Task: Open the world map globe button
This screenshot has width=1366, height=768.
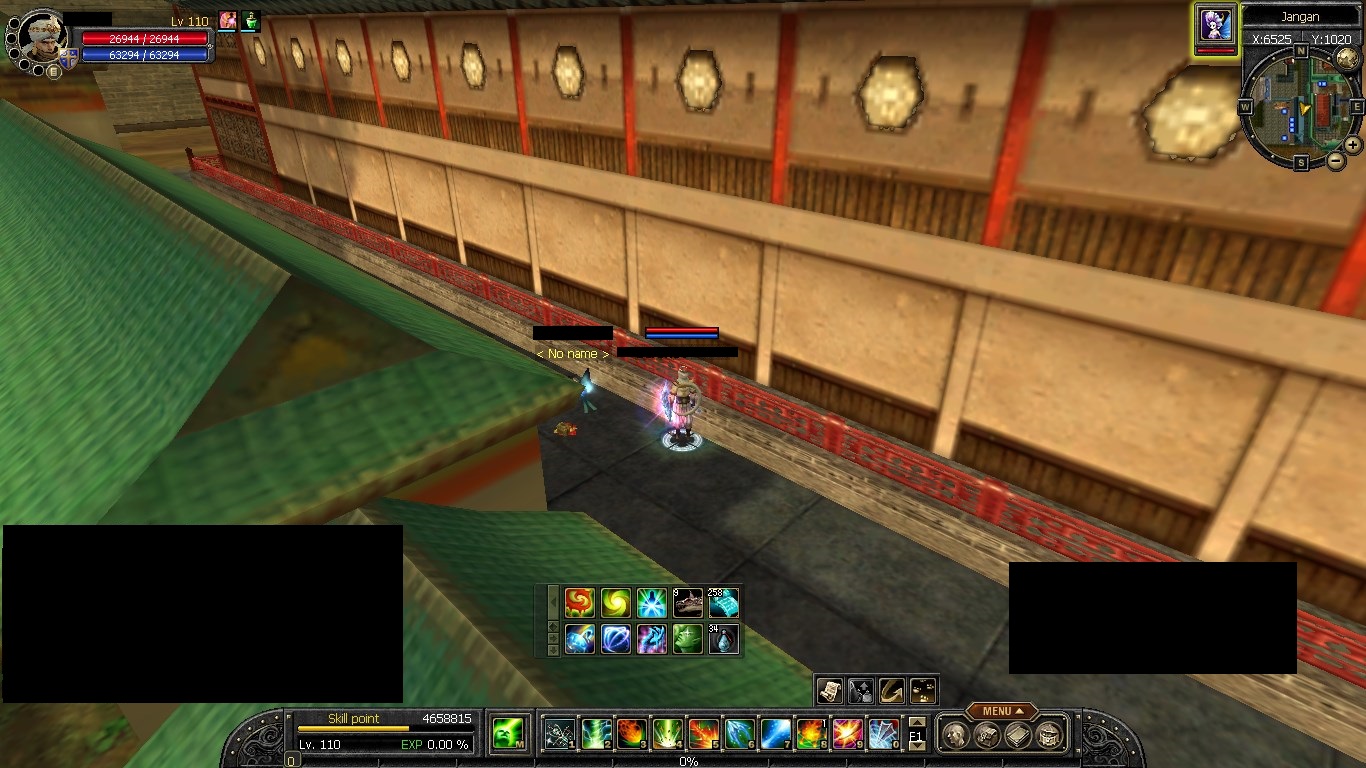Action: tap(1348, 59)
